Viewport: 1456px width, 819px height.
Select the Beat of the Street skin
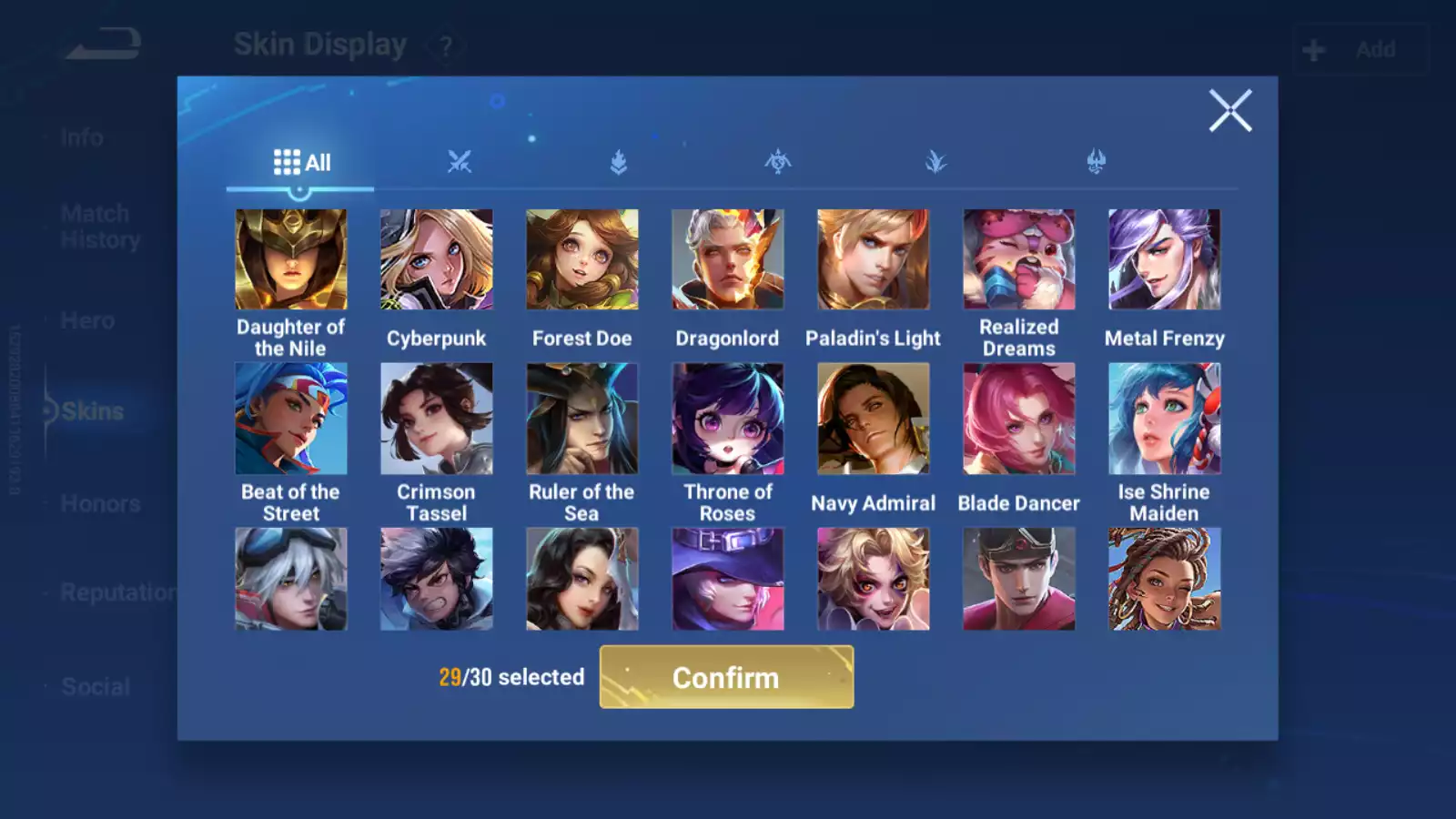coord(291,419)
